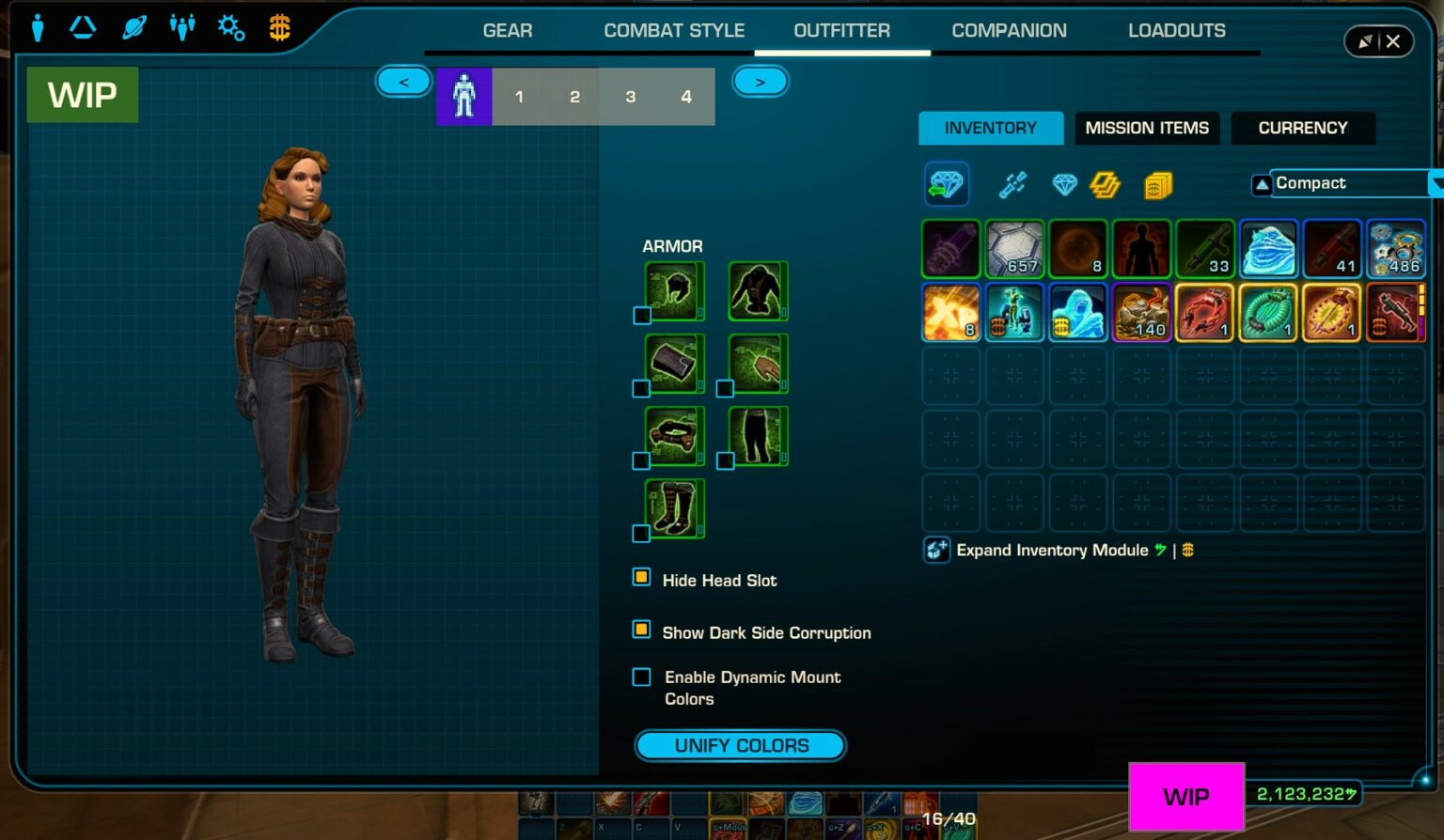Enable Dynamic Mount Colors
The height and width of the screenshot is (840, 1444).
click(x=641, y=676)
